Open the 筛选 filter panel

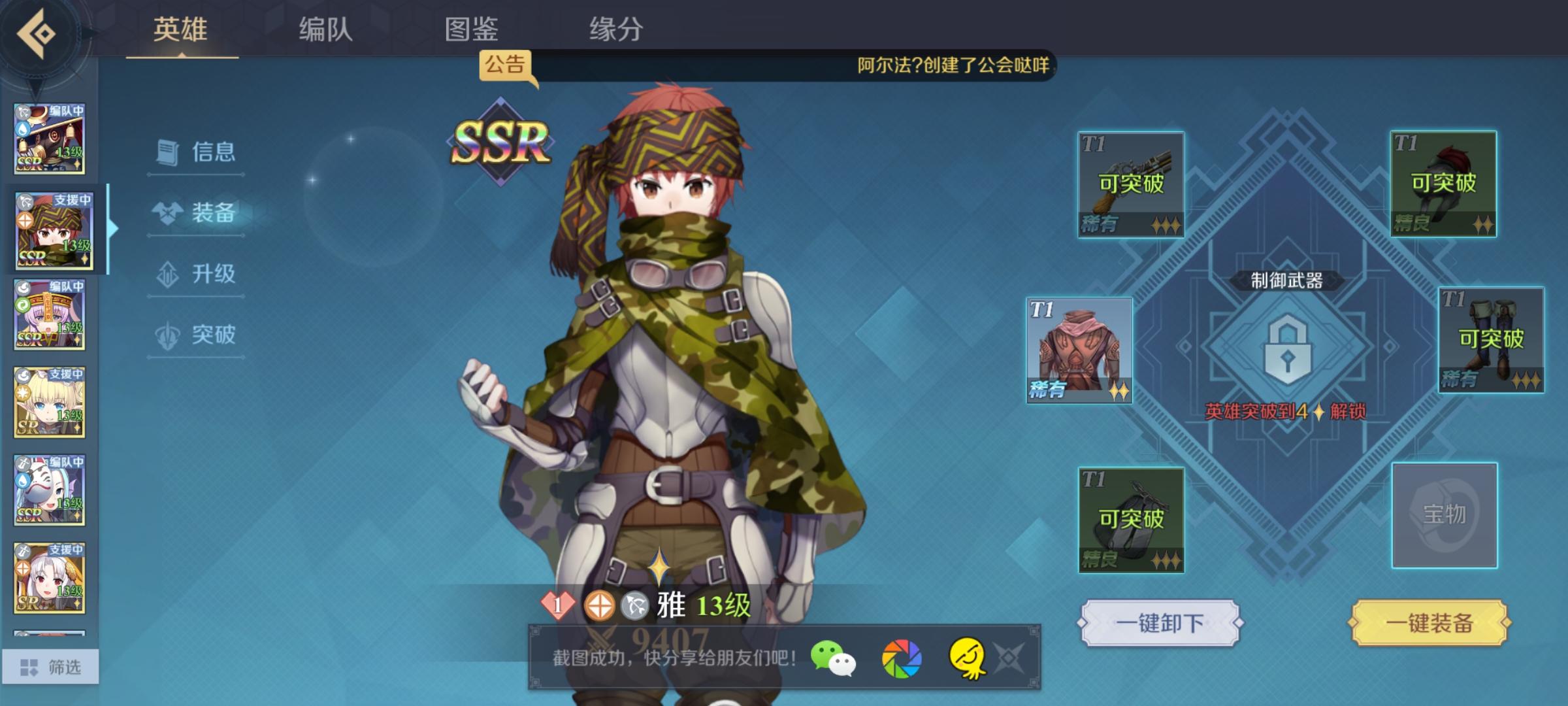pyautogui.click(x=52, y=665)
